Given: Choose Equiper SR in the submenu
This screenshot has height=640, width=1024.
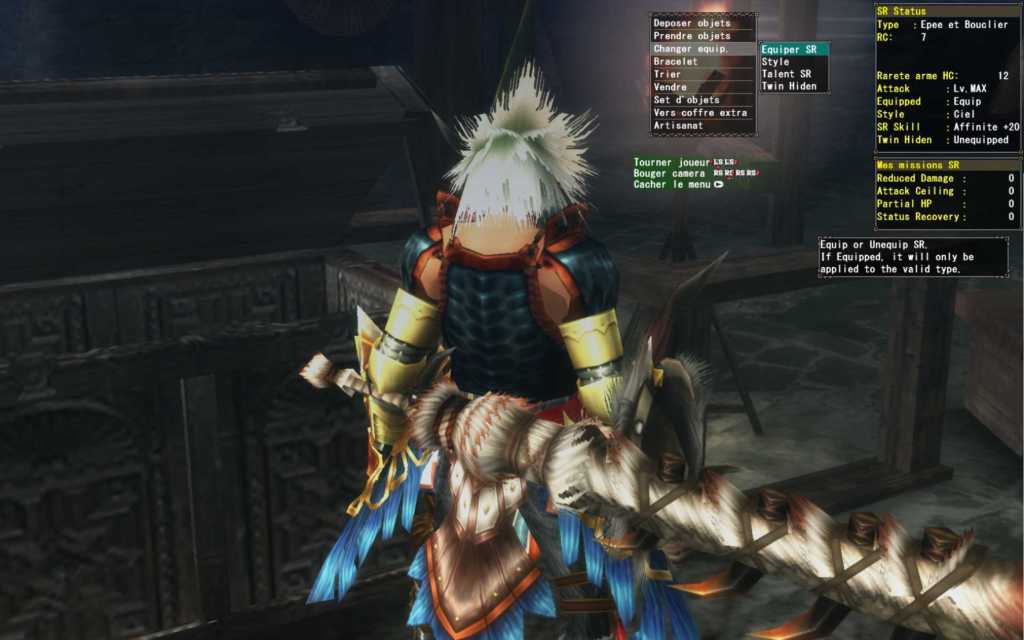Looking at the screenshot, I should (x=790, y=49).
